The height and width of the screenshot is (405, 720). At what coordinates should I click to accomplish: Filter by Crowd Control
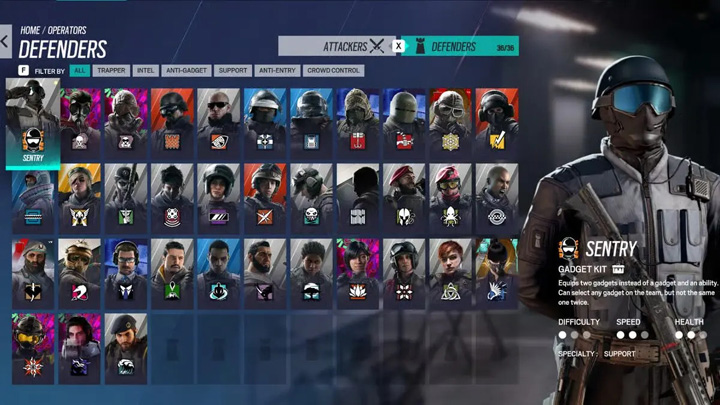point(335,71)
